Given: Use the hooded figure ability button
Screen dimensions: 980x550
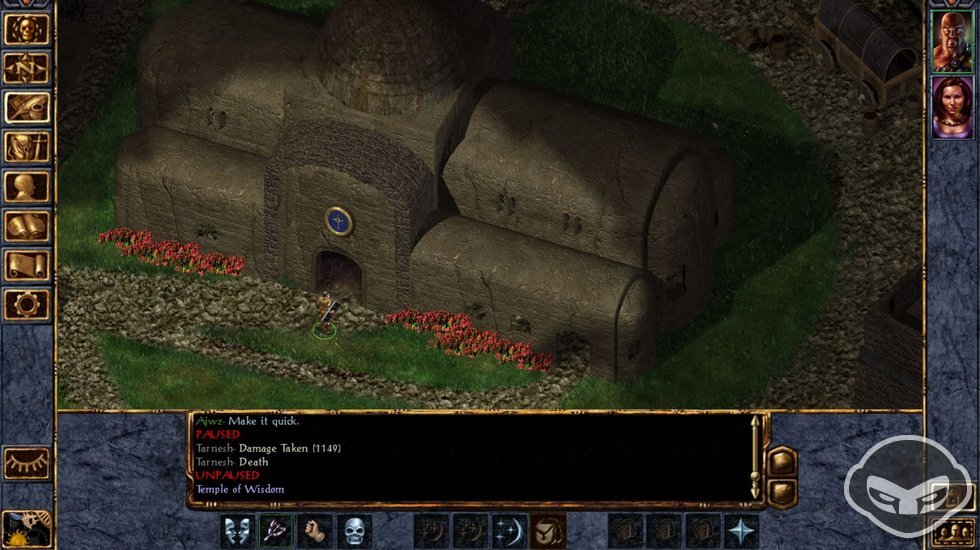Looking at the screenshot, I should pyautogui.click(x=548, y=530).
